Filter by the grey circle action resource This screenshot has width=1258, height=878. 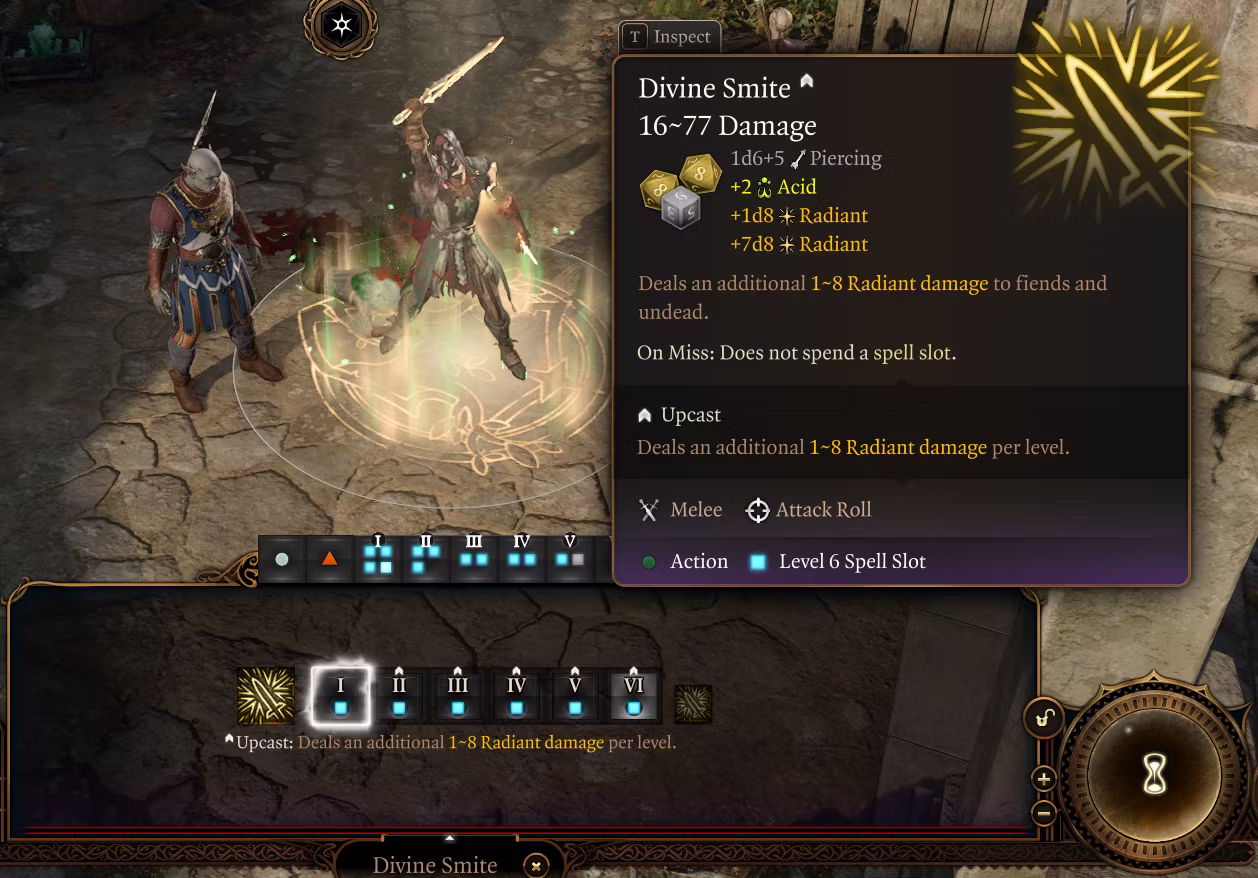(x=282, y=559)
